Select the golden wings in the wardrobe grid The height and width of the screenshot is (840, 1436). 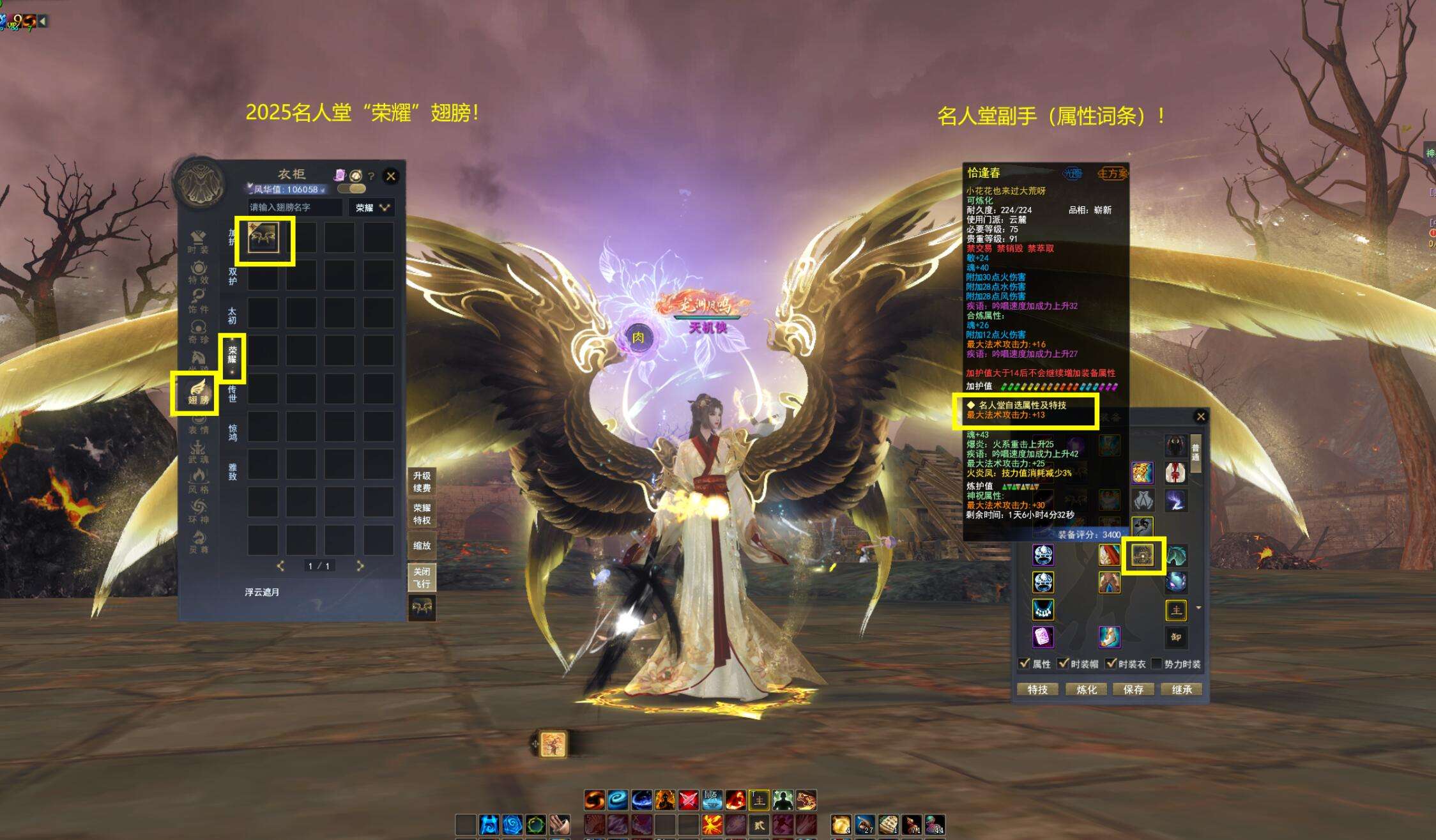(x=263, y=238)
